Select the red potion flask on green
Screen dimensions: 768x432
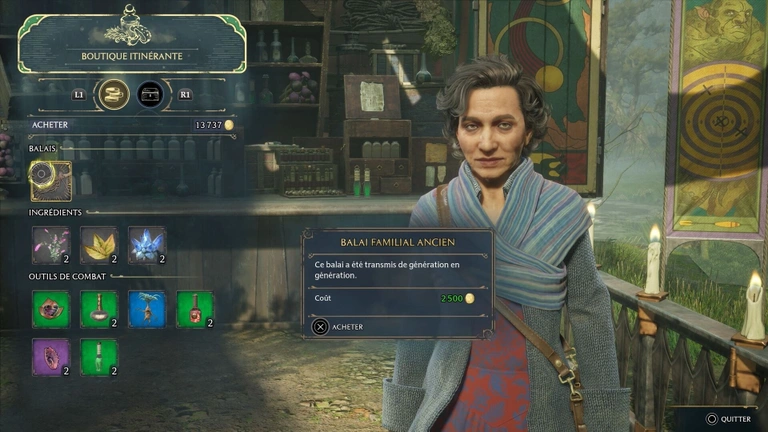click(195, 309)
